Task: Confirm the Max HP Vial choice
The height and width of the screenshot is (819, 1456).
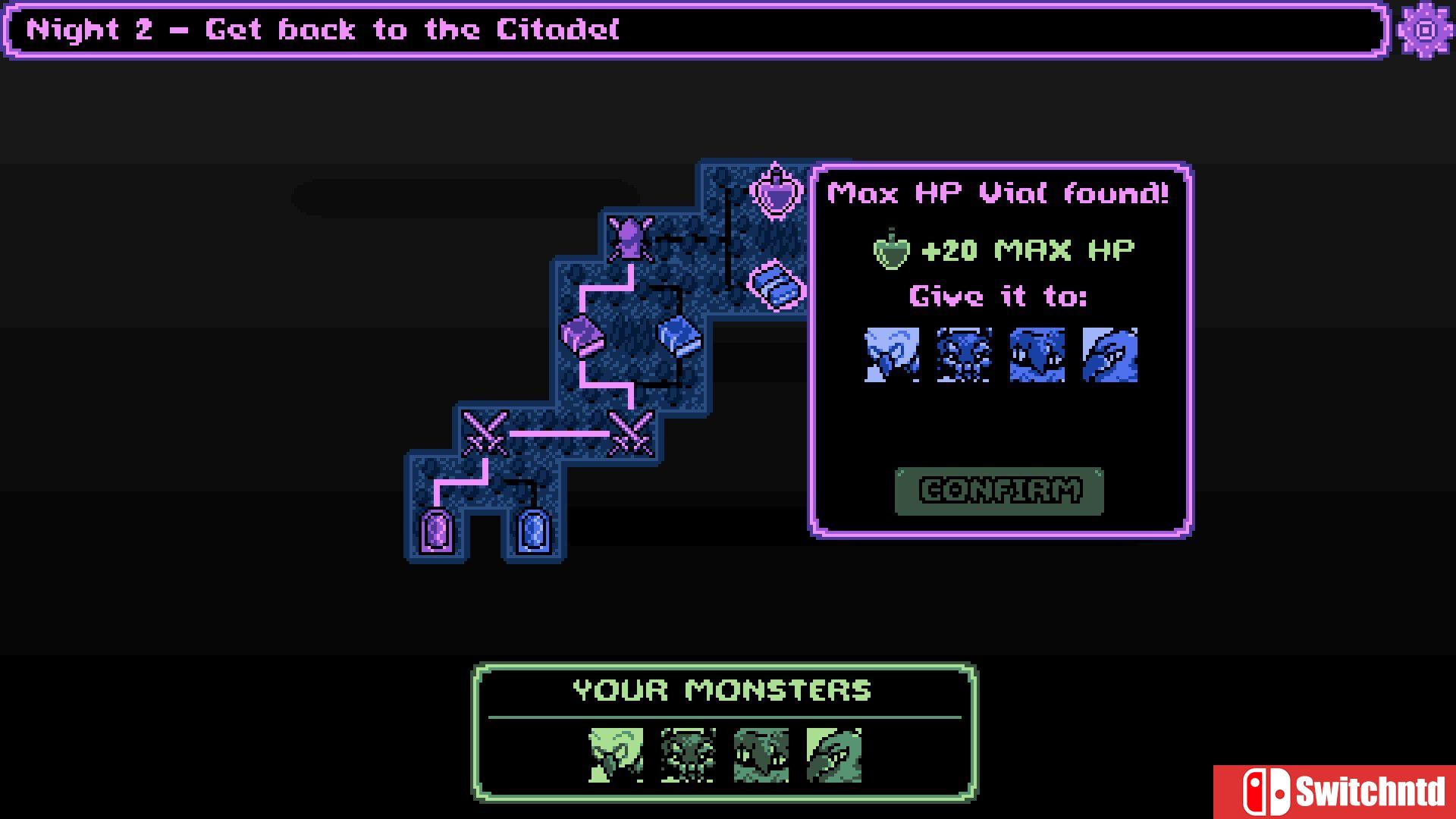Action: point(999,491)
